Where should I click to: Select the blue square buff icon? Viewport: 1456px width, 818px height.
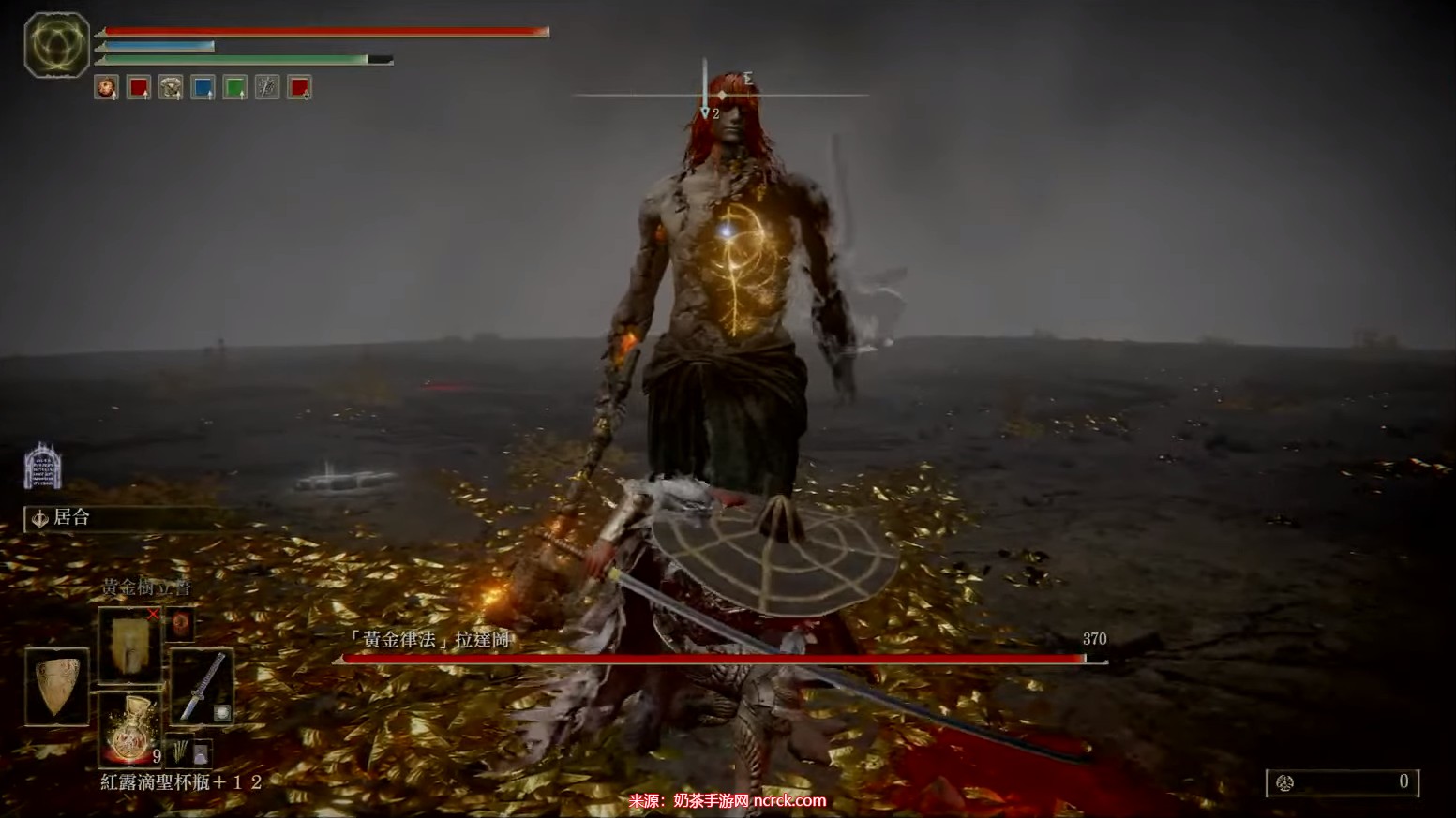[x=203, y=88]
